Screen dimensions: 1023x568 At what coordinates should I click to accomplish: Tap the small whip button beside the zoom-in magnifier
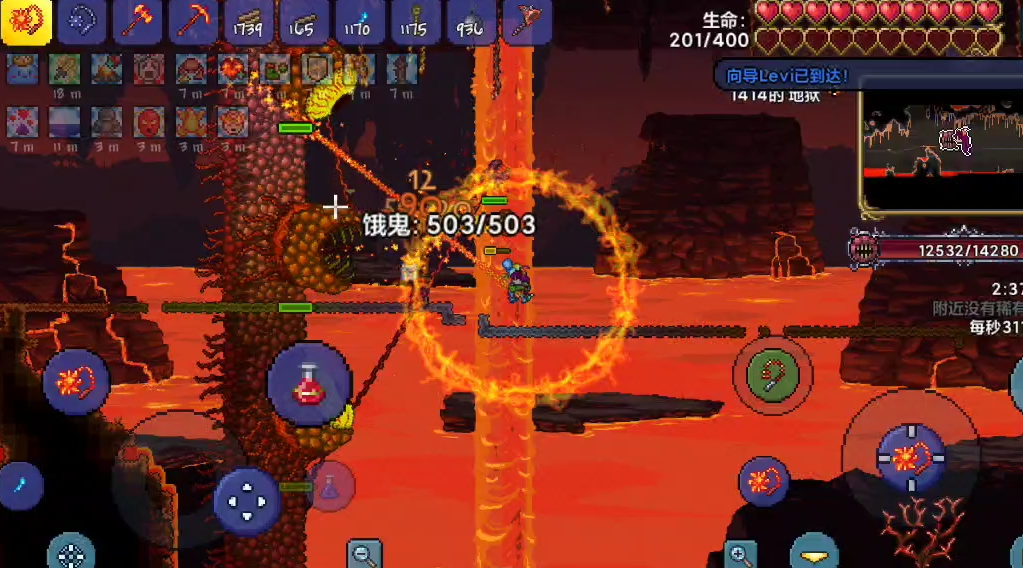click(x=764, y=481)
